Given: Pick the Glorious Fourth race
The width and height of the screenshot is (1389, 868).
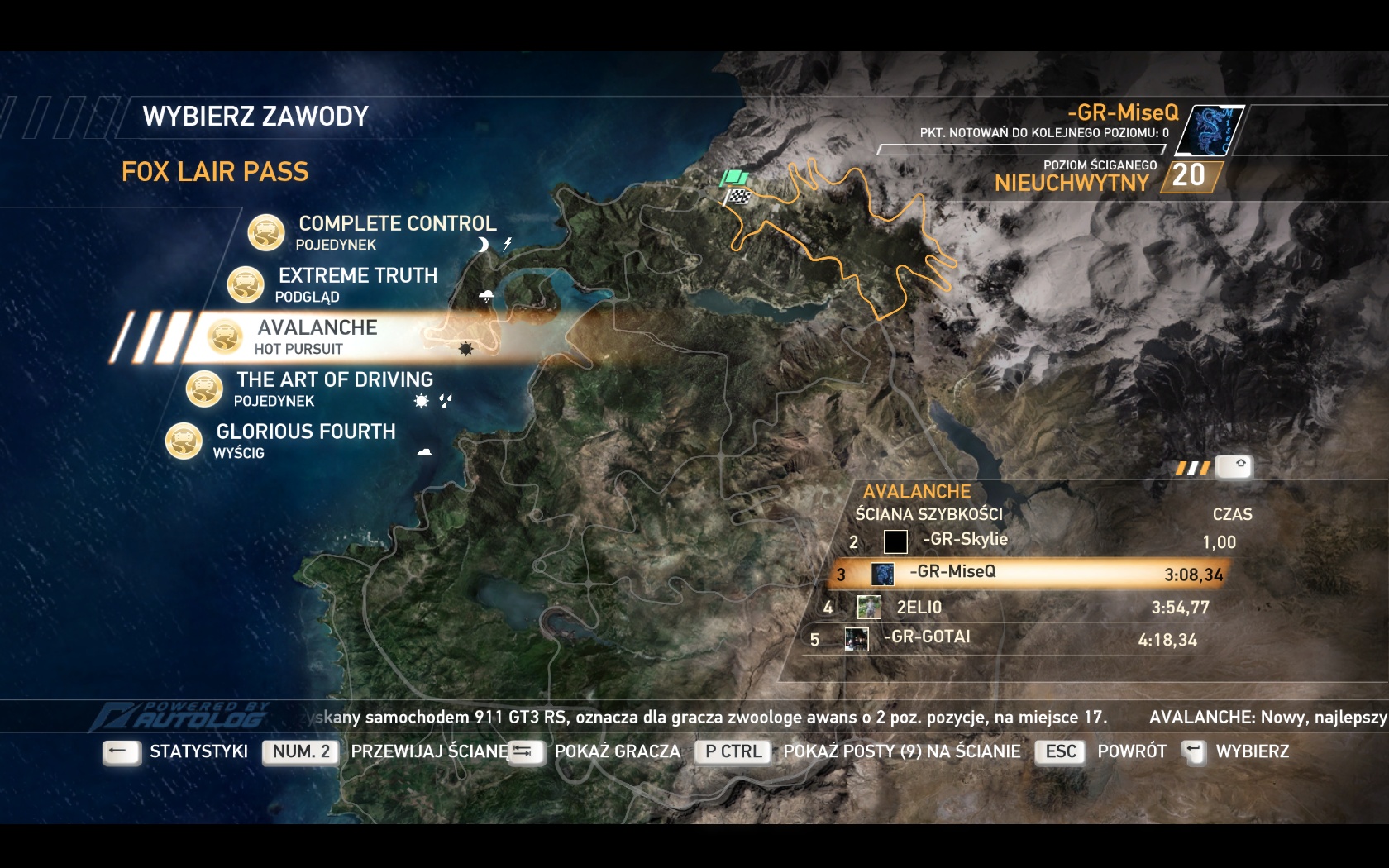Looking at the screenshot, I should pos(306,432).
